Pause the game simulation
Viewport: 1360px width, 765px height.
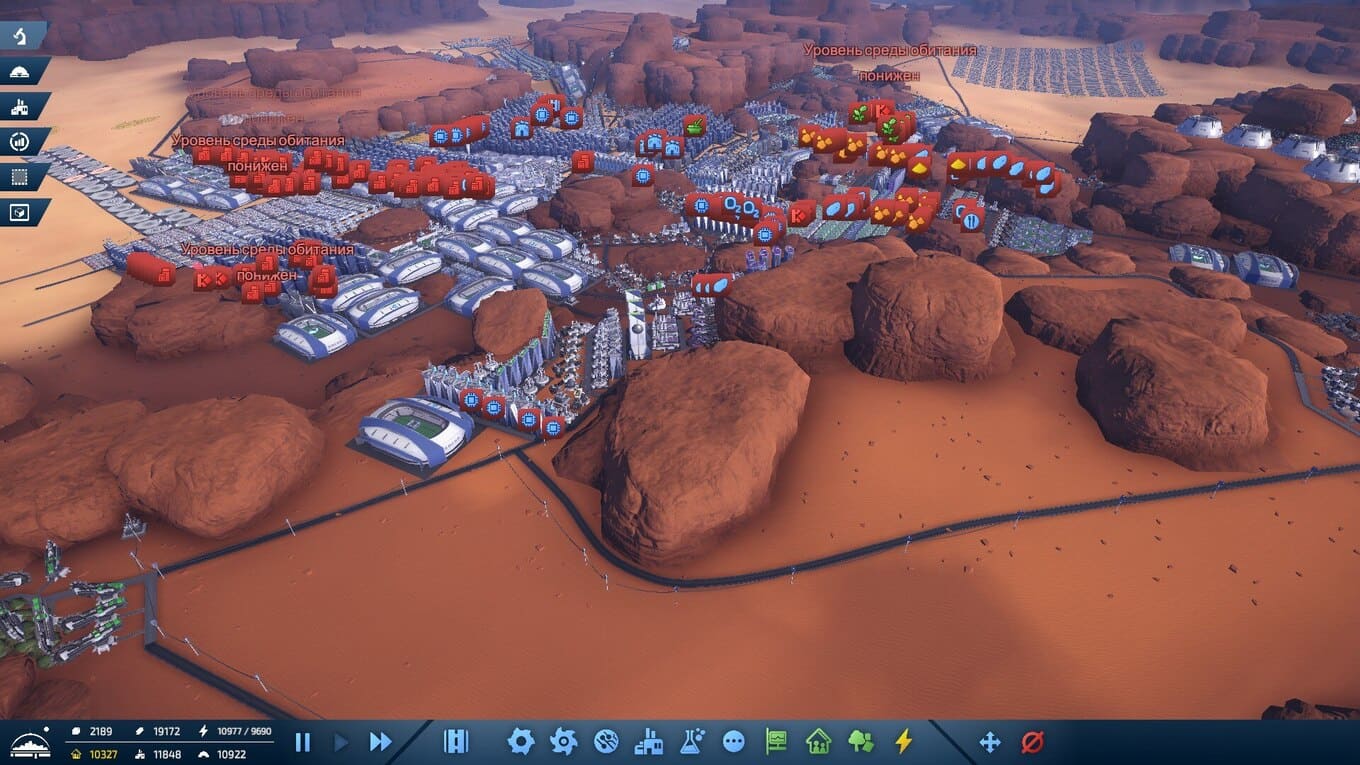tap(302, 742)
